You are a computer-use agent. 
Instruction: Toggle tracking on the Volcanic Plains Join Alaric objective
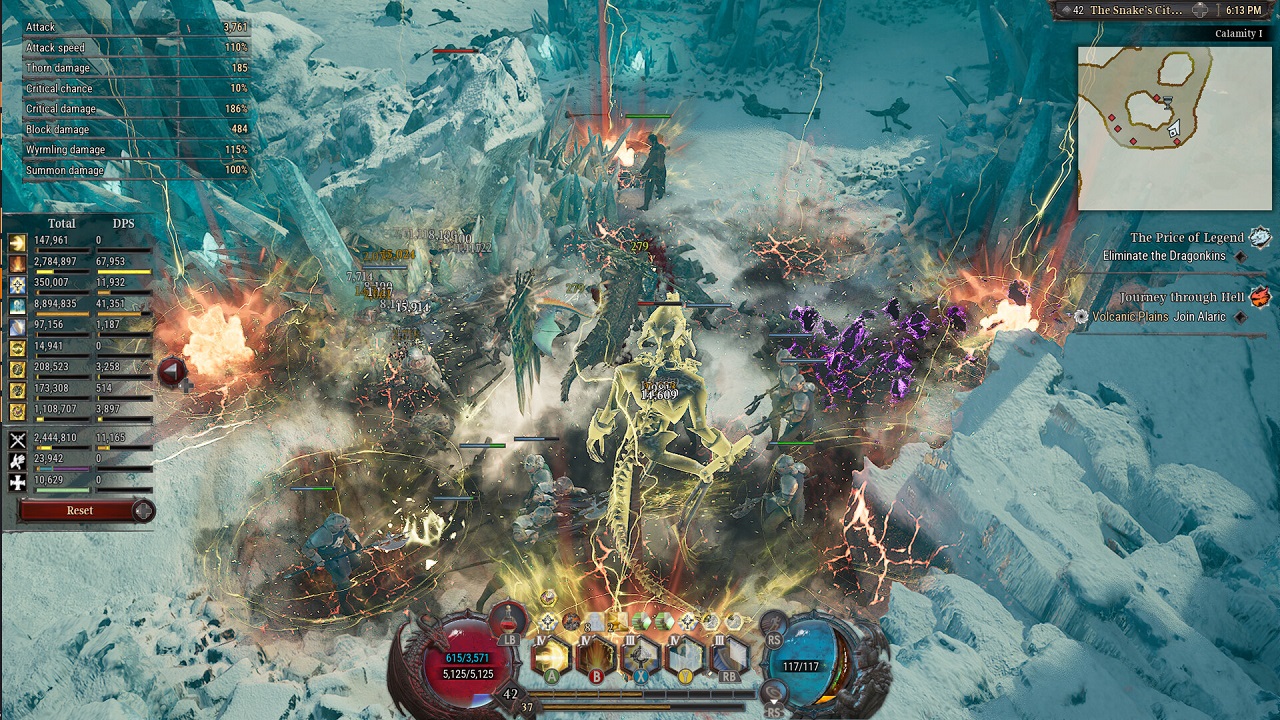click(1241, 319)
